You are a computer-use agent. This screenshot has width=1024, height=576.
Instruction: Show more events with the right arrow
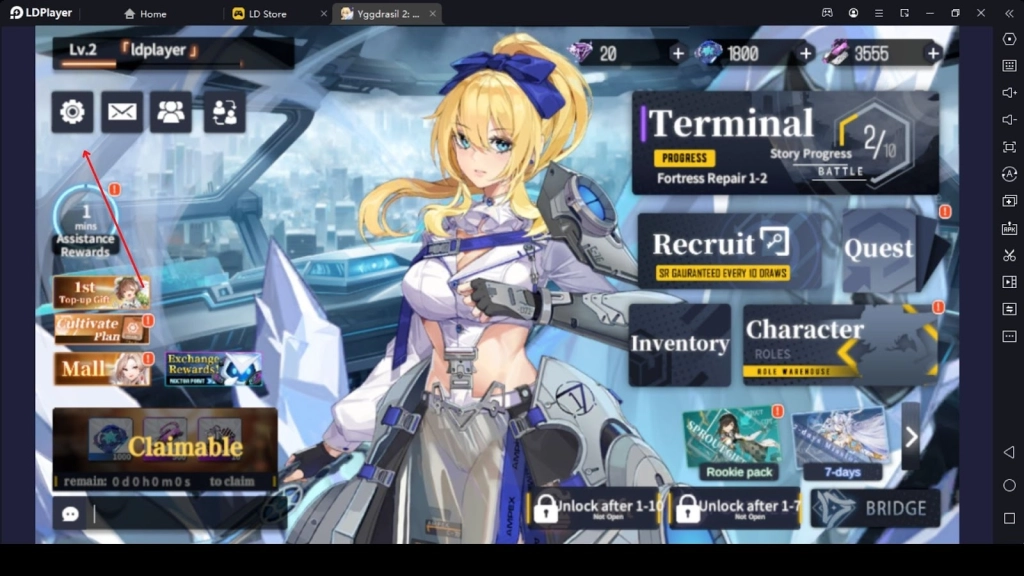(911, 436)
